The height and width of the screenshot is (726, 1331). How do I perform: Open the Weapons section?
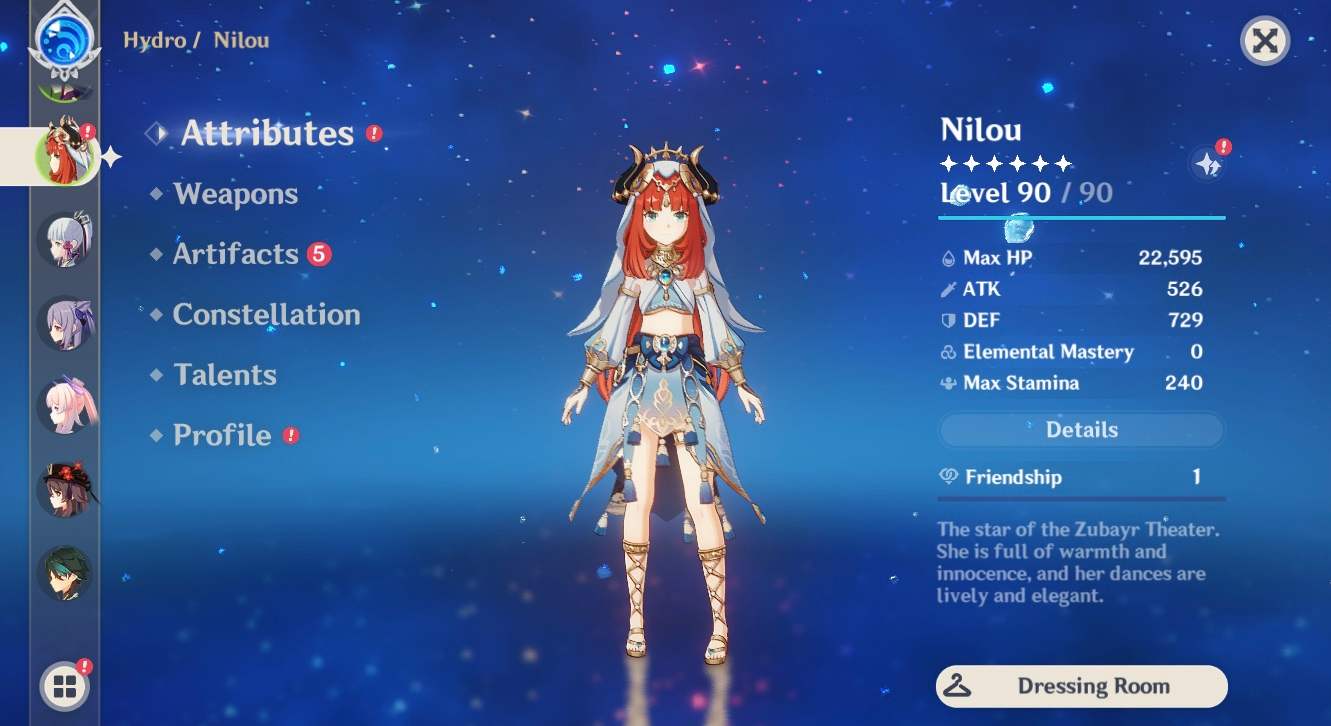click(236, 194)
